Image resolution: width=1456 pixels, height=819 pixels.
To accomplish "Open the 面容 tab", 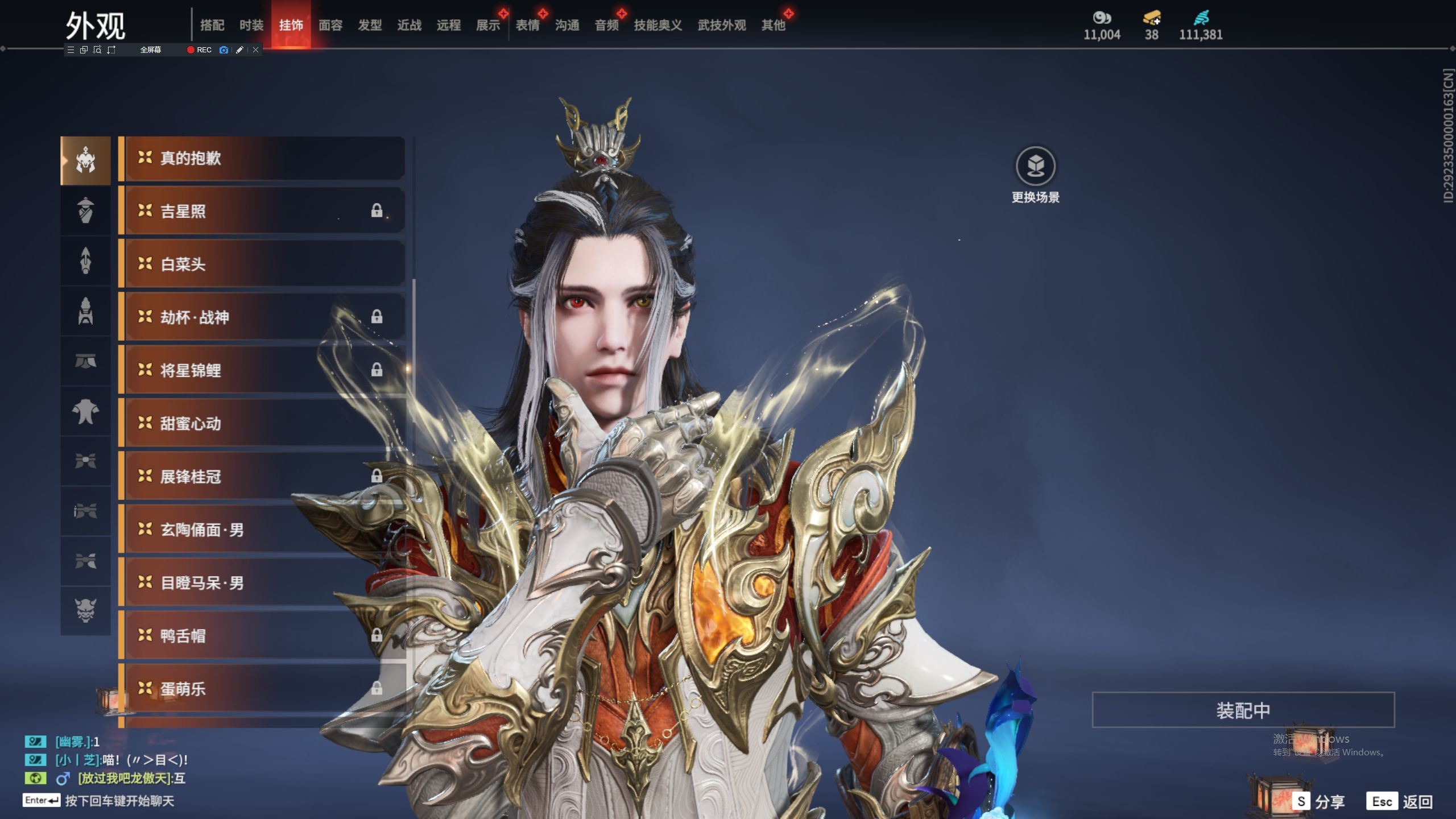I will pos(330,25).
